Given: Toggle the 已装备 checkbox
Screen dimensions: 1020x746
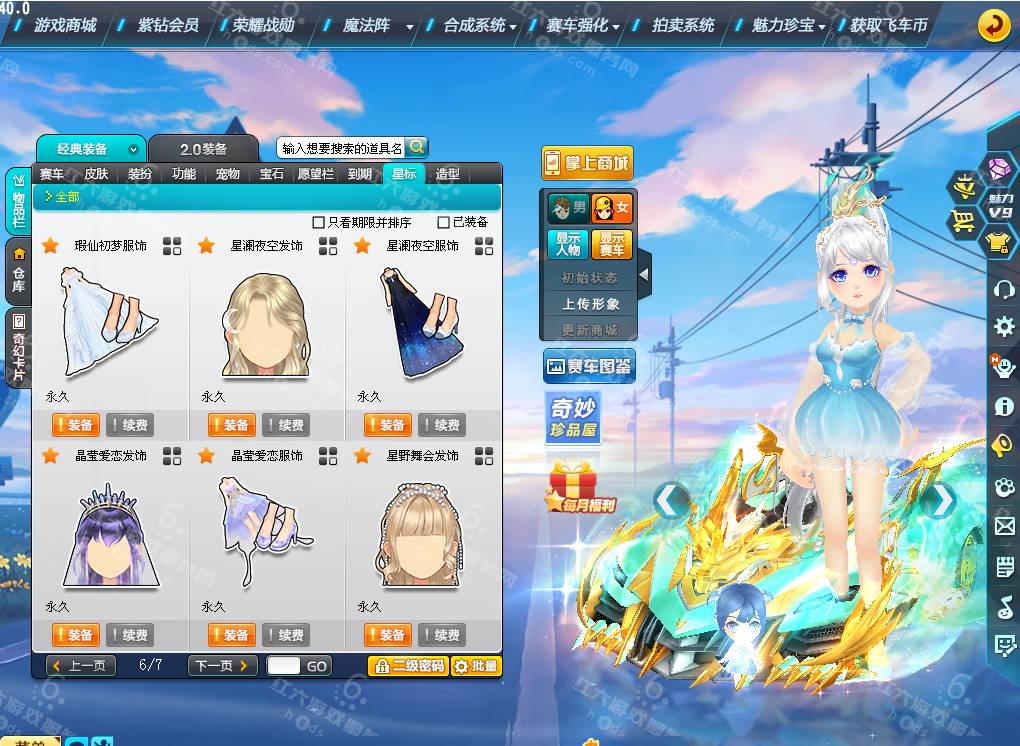Looking at the screenshot, I should tap(444, 222).
